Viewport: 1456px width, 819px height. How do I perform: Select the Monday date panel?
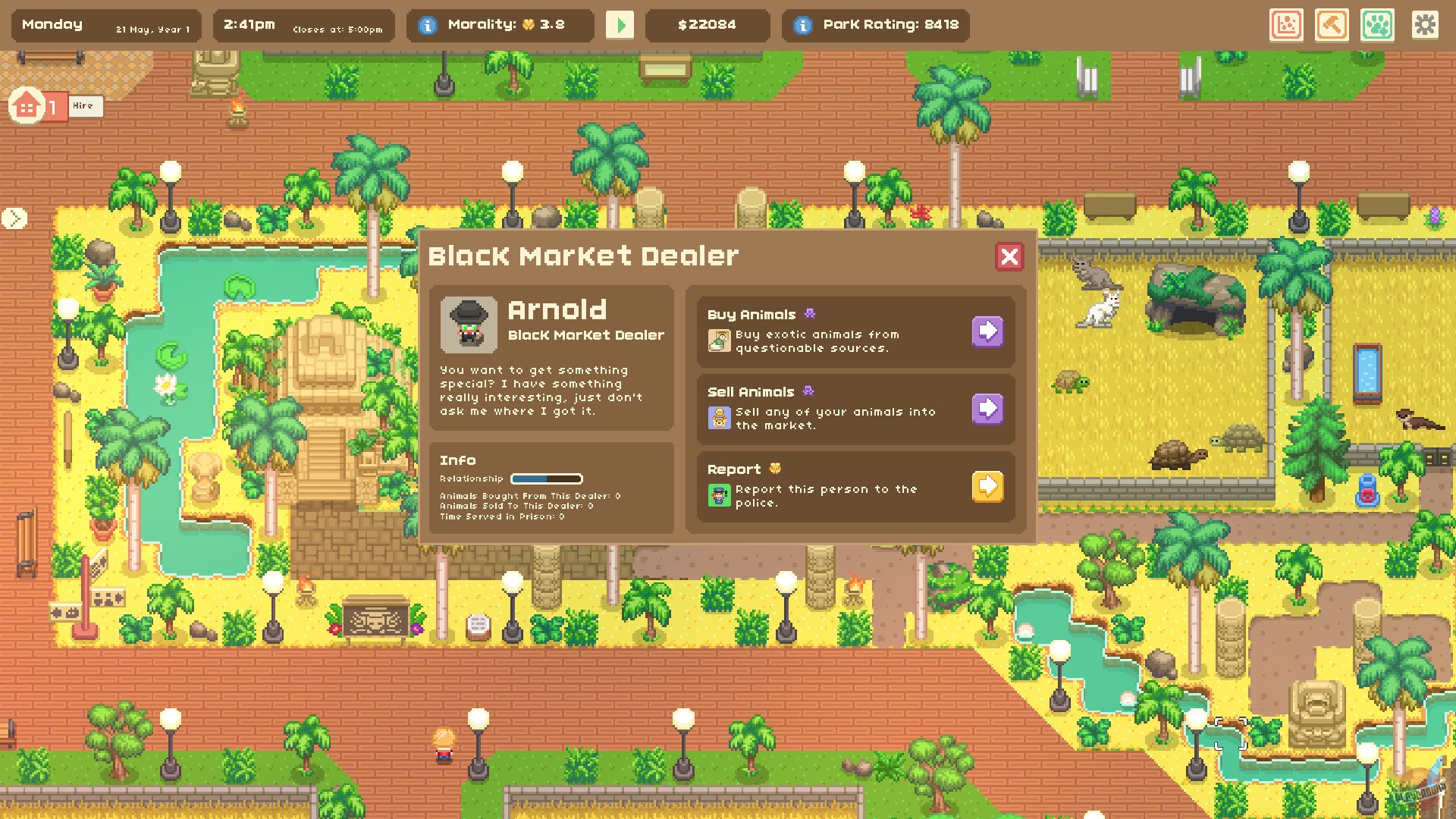click(106, 25)
